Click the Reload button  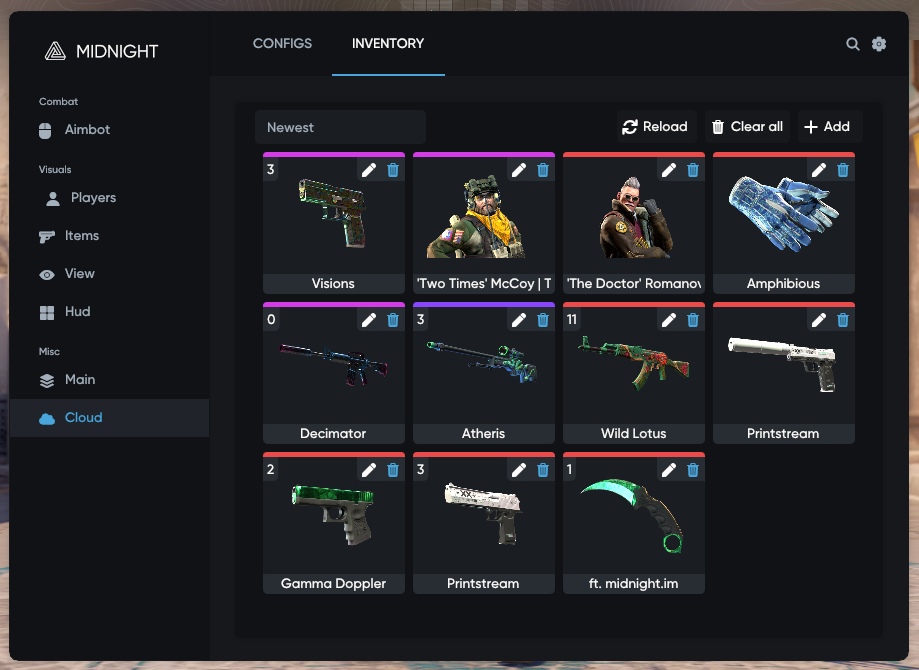656,127
